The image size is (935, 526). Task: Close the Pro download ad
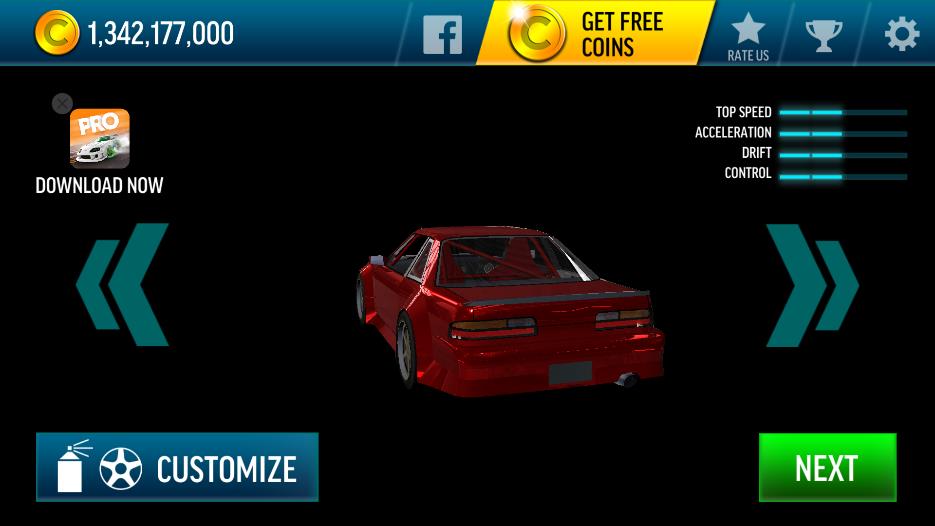tap(62, 104)
